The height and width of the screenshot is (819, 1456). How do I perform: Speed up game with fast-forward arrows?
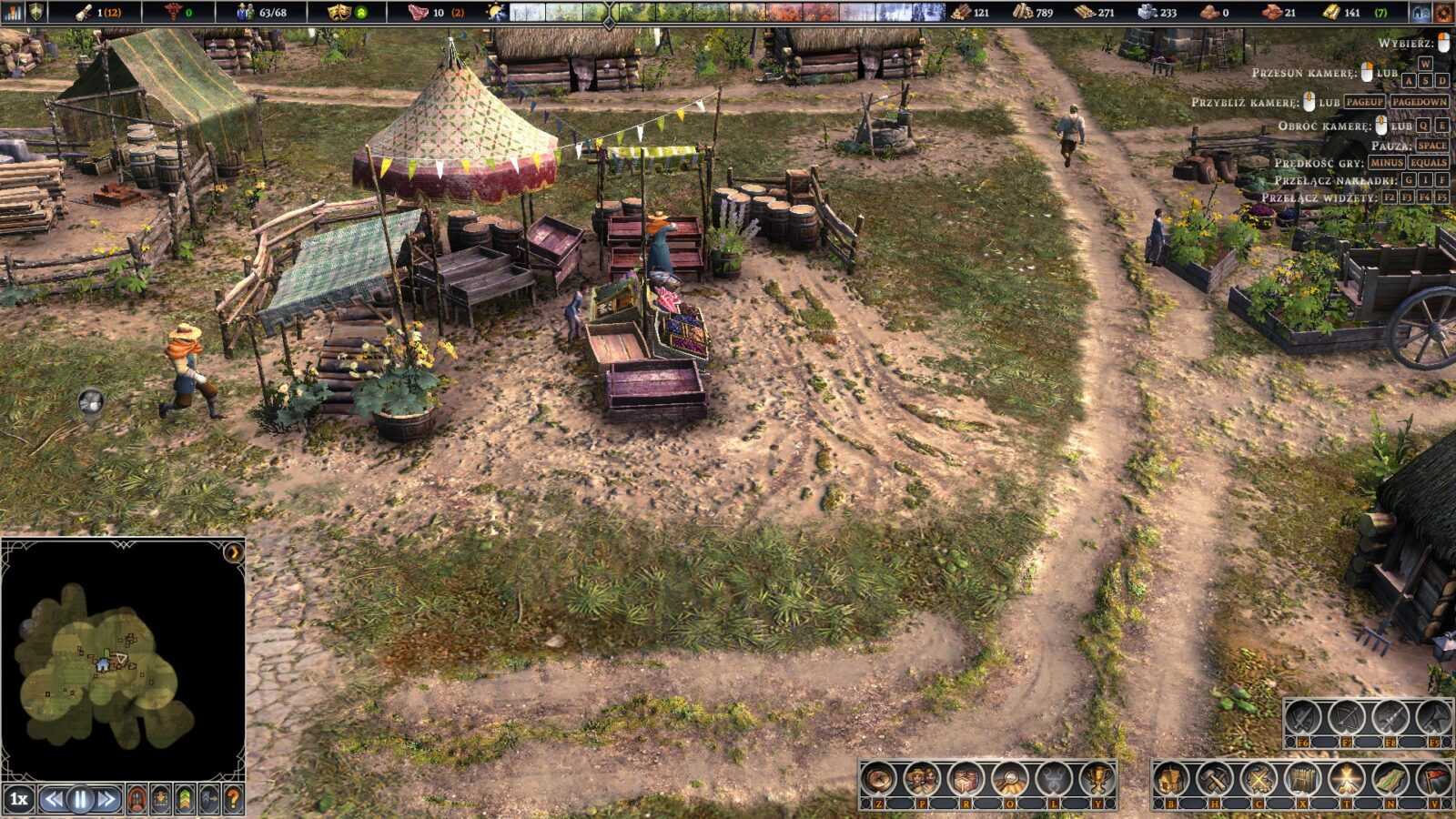click(x=106, y=800)
